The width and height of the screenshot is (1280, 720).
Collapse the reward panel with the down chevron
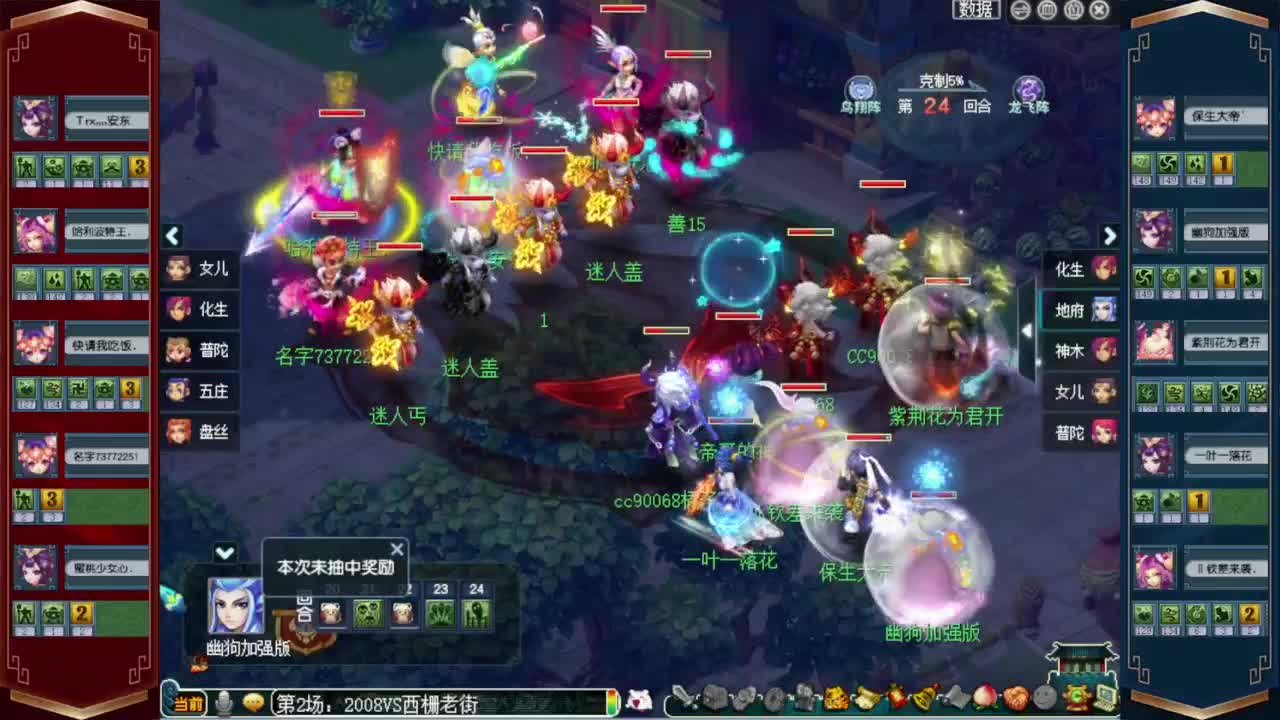coord(224,551)
